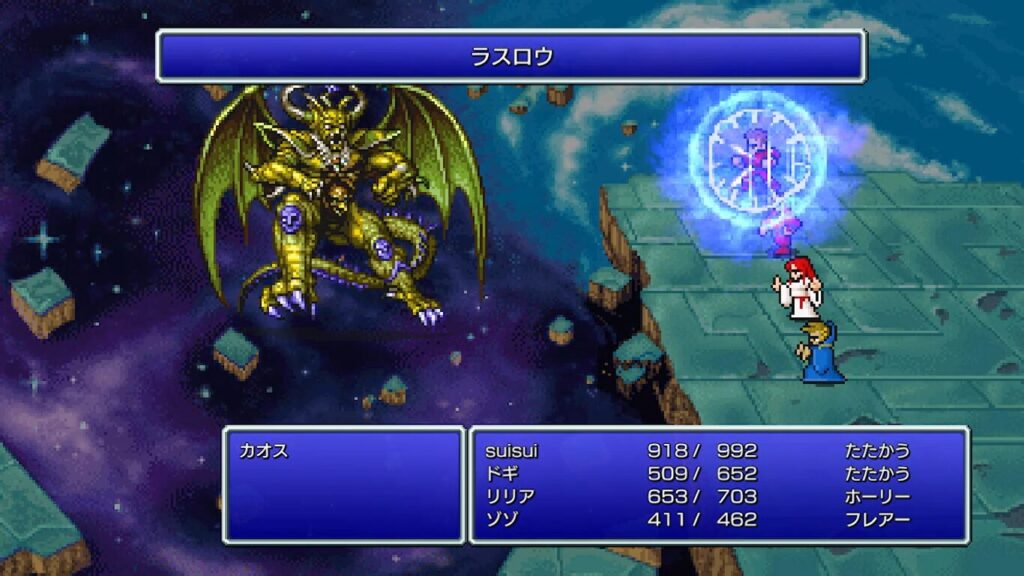Select カオス in the enemy list
The height and width of the screenshot is (576, 1024).
click(264, 451)
